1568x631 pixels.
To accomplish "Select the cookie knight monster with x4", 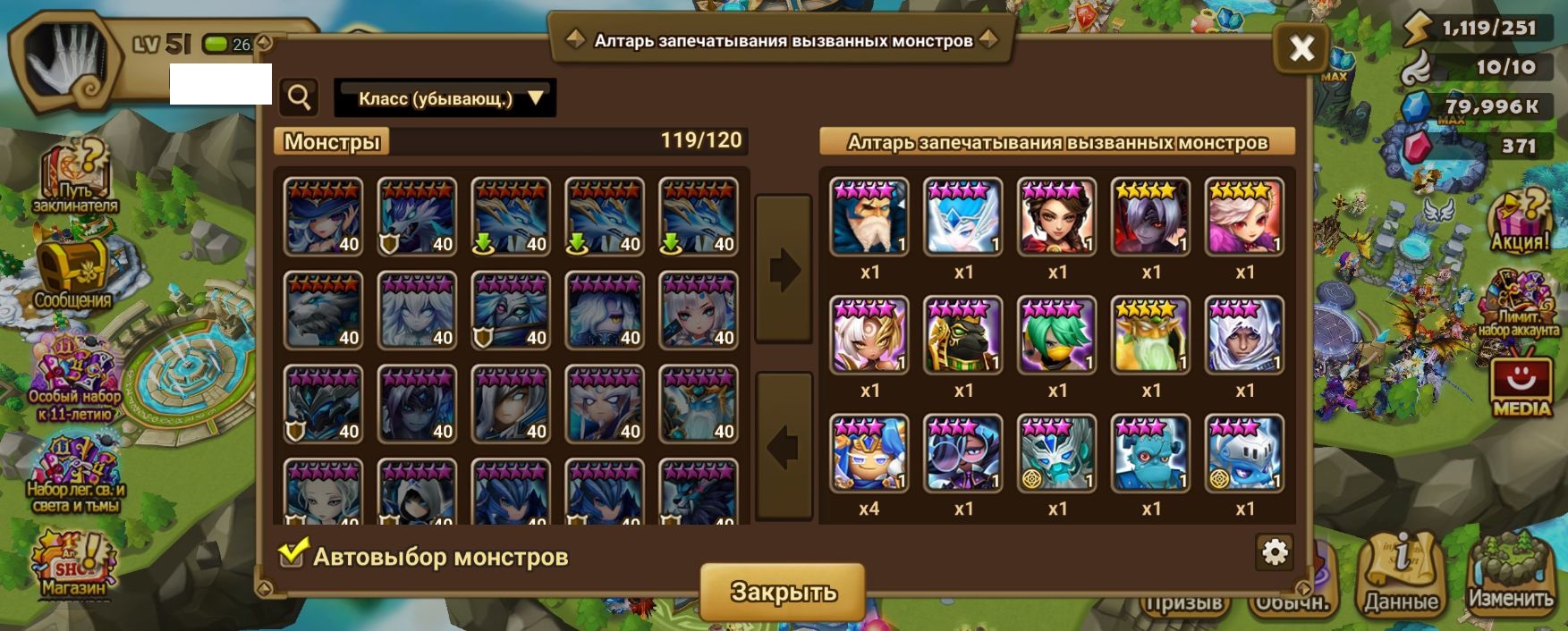I will coord(869,453).
